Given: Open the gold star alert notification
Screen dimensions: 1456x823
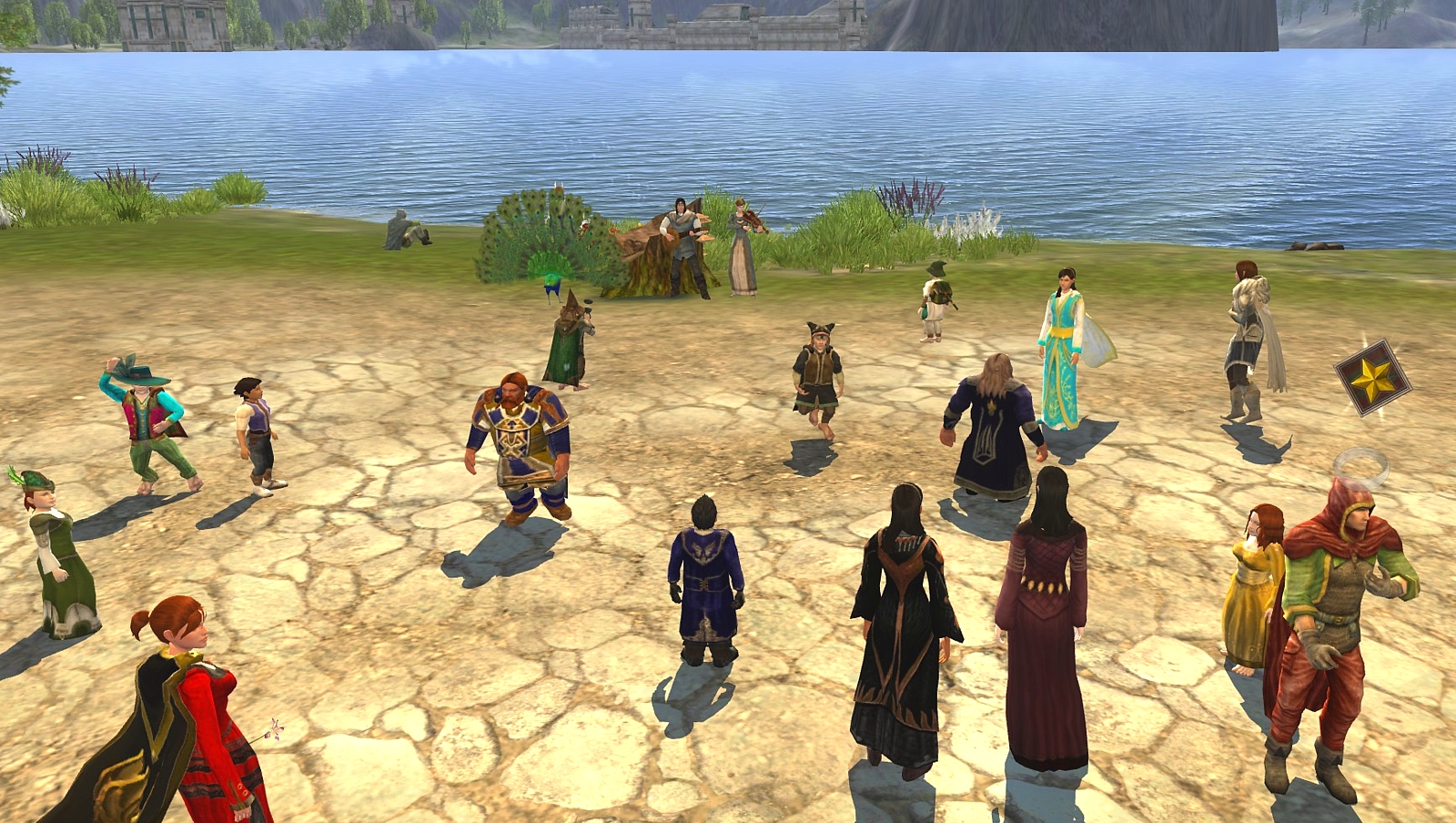Looking at the screenshot, I should 1371,378.
